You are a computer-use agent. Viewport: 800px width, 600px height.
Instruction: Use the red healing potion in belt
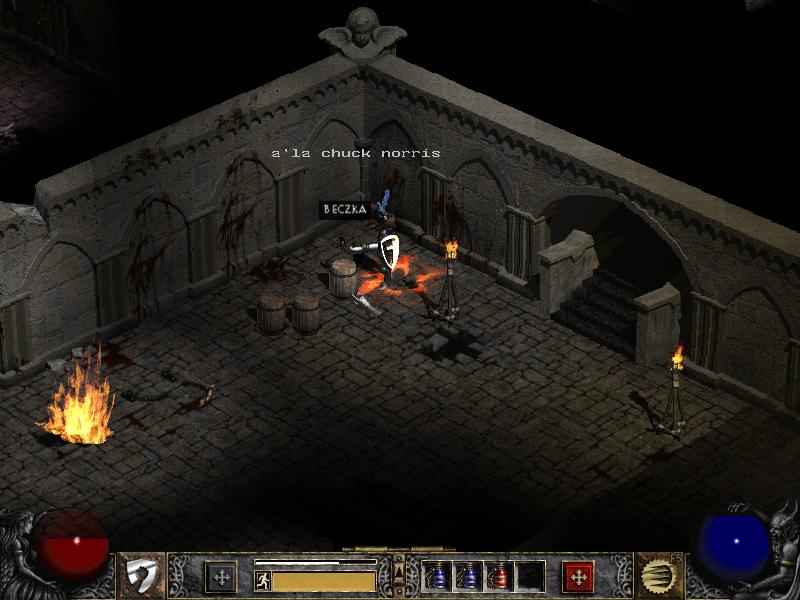click(x=500, y=577)
